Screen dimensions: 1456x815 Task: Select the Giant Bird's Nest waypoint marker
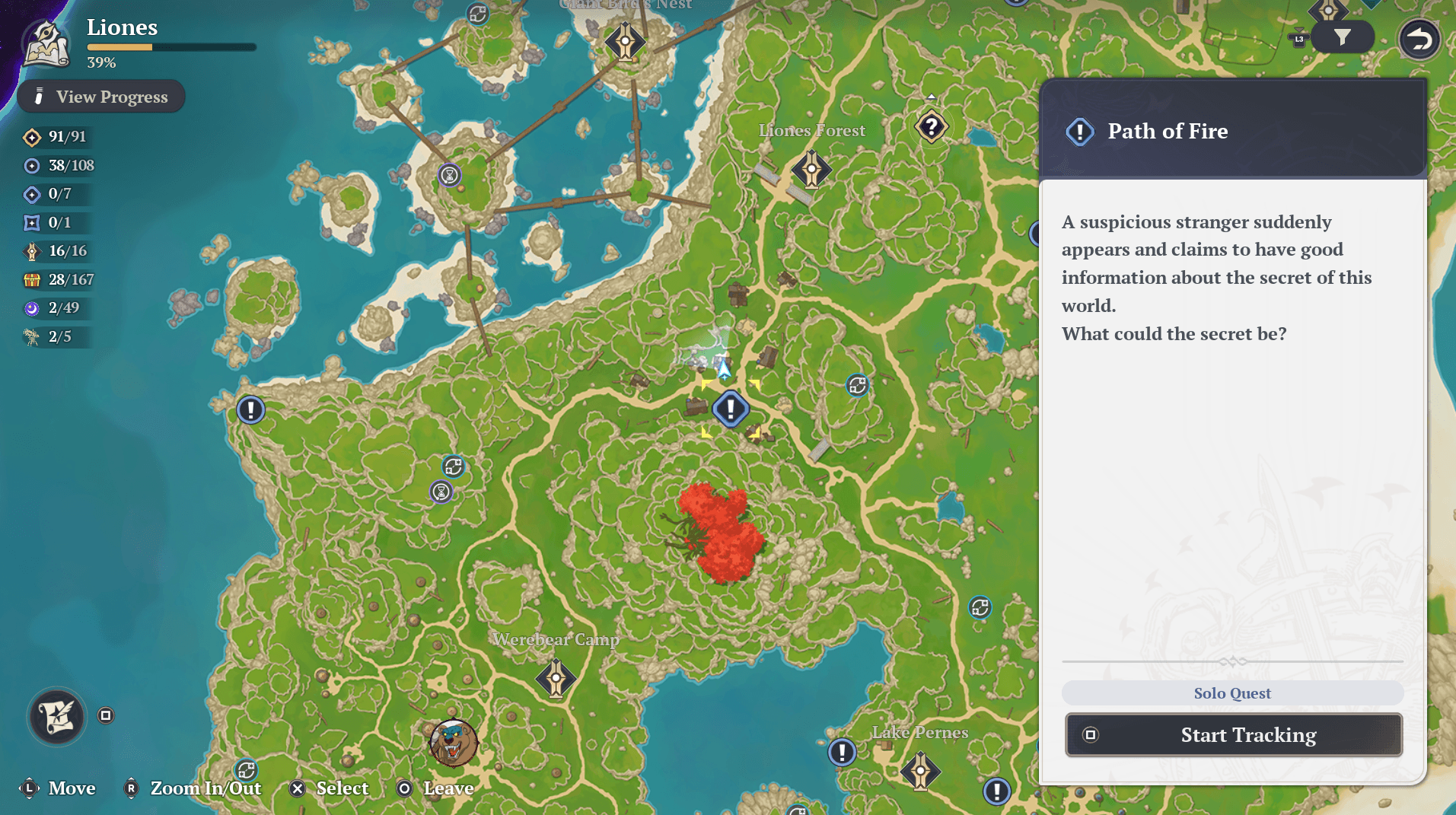(625, 42)
